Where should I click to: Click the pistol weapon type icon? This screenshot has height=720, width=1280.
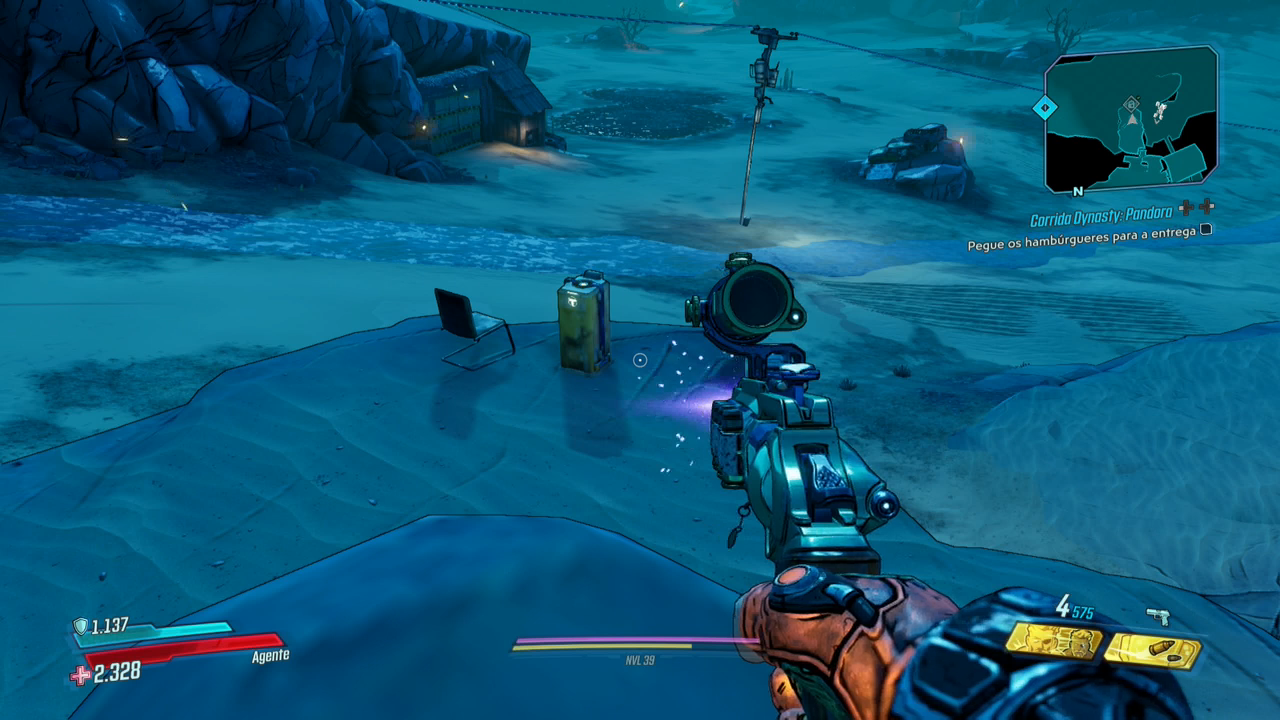[x=1158, y=617]
